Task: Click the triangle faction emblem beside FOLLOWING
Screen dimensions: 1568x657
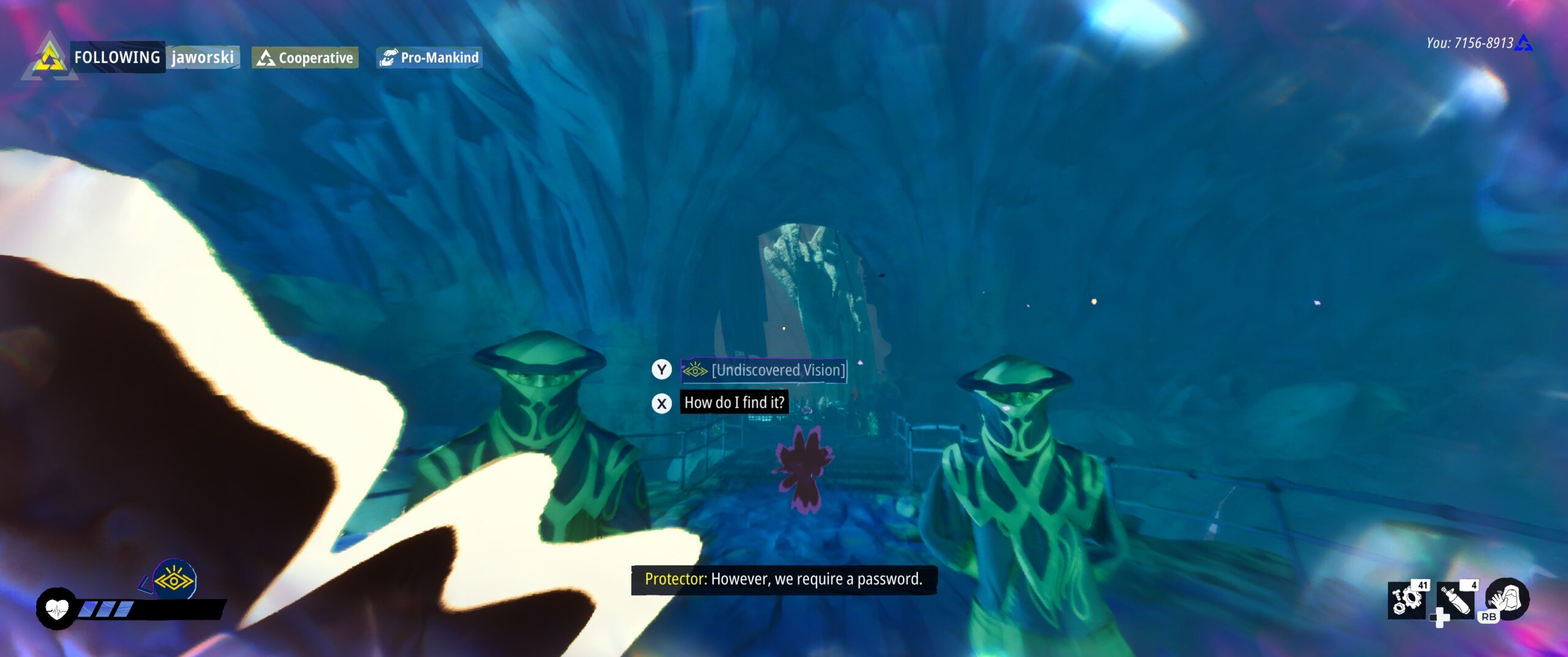Action: 50,59
